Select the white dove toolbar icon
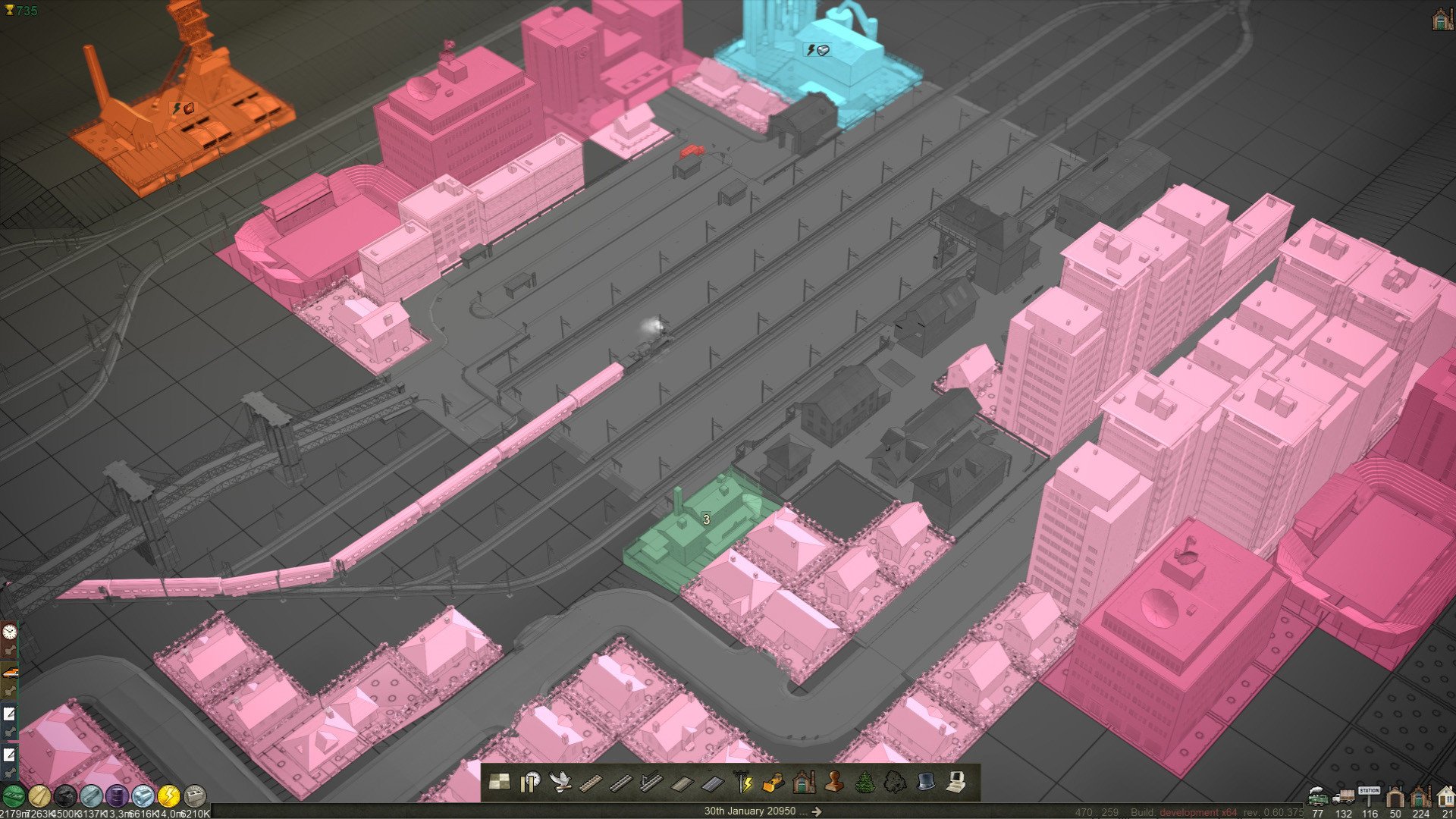 [x=560, y=782]
